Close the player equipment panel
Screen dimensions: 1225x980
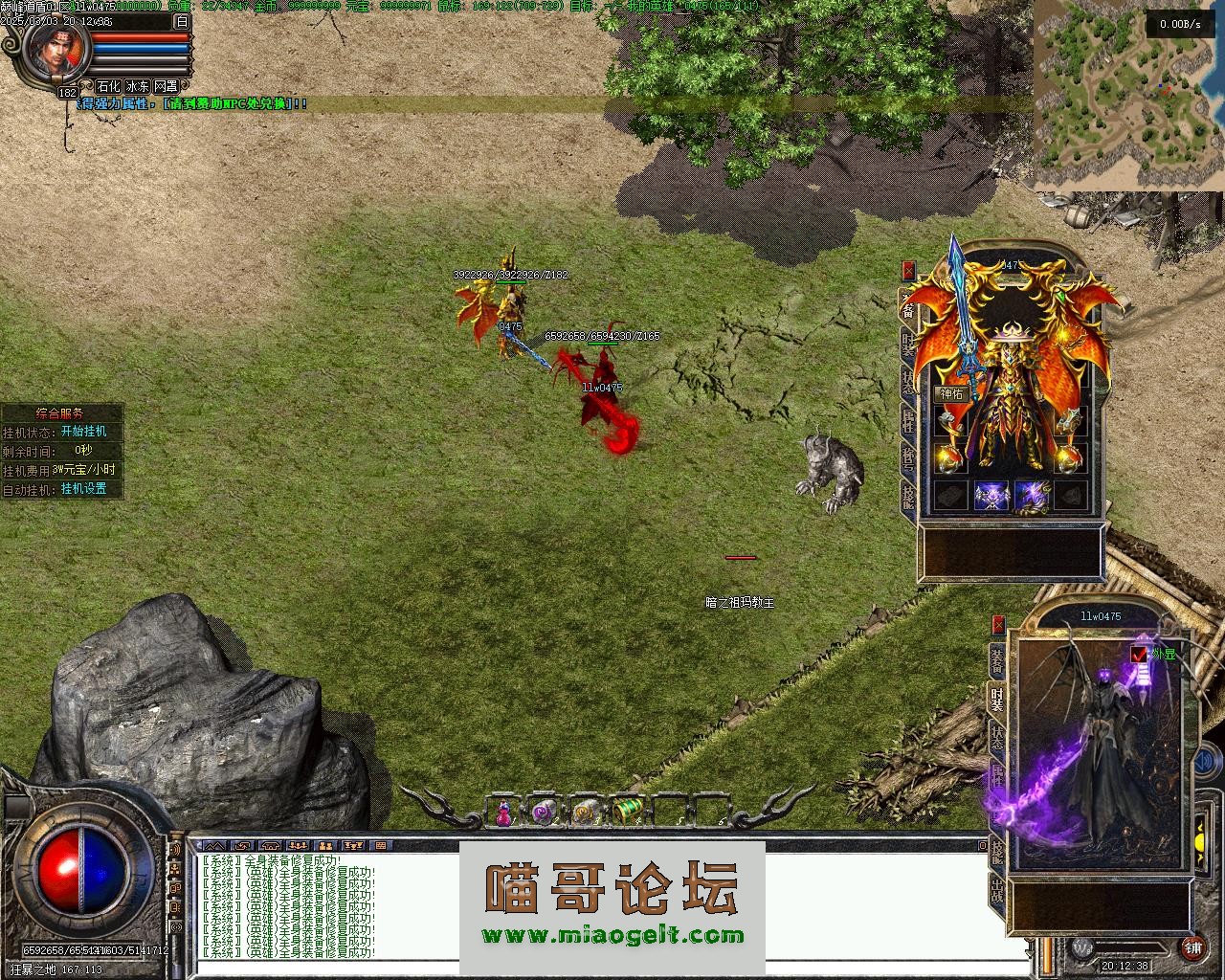(908, 271)
